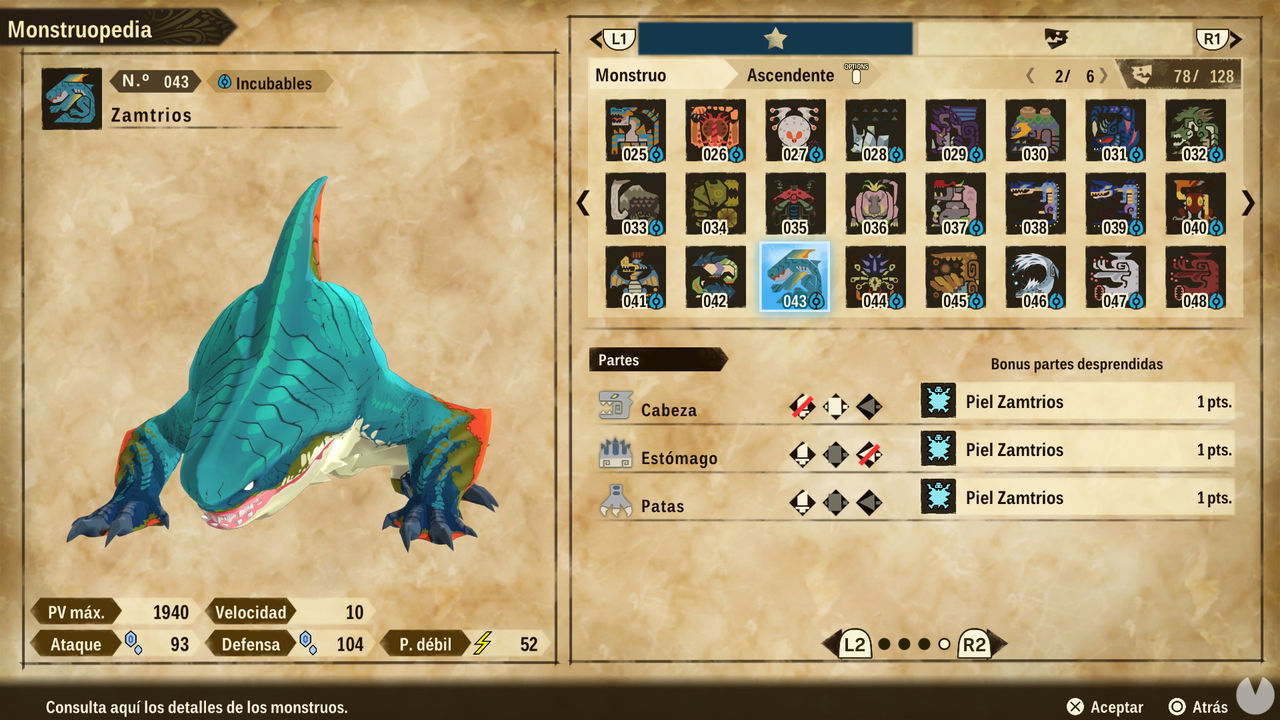
Task: Toggle the weak point lightning indicator
Action: coord(484,643)
